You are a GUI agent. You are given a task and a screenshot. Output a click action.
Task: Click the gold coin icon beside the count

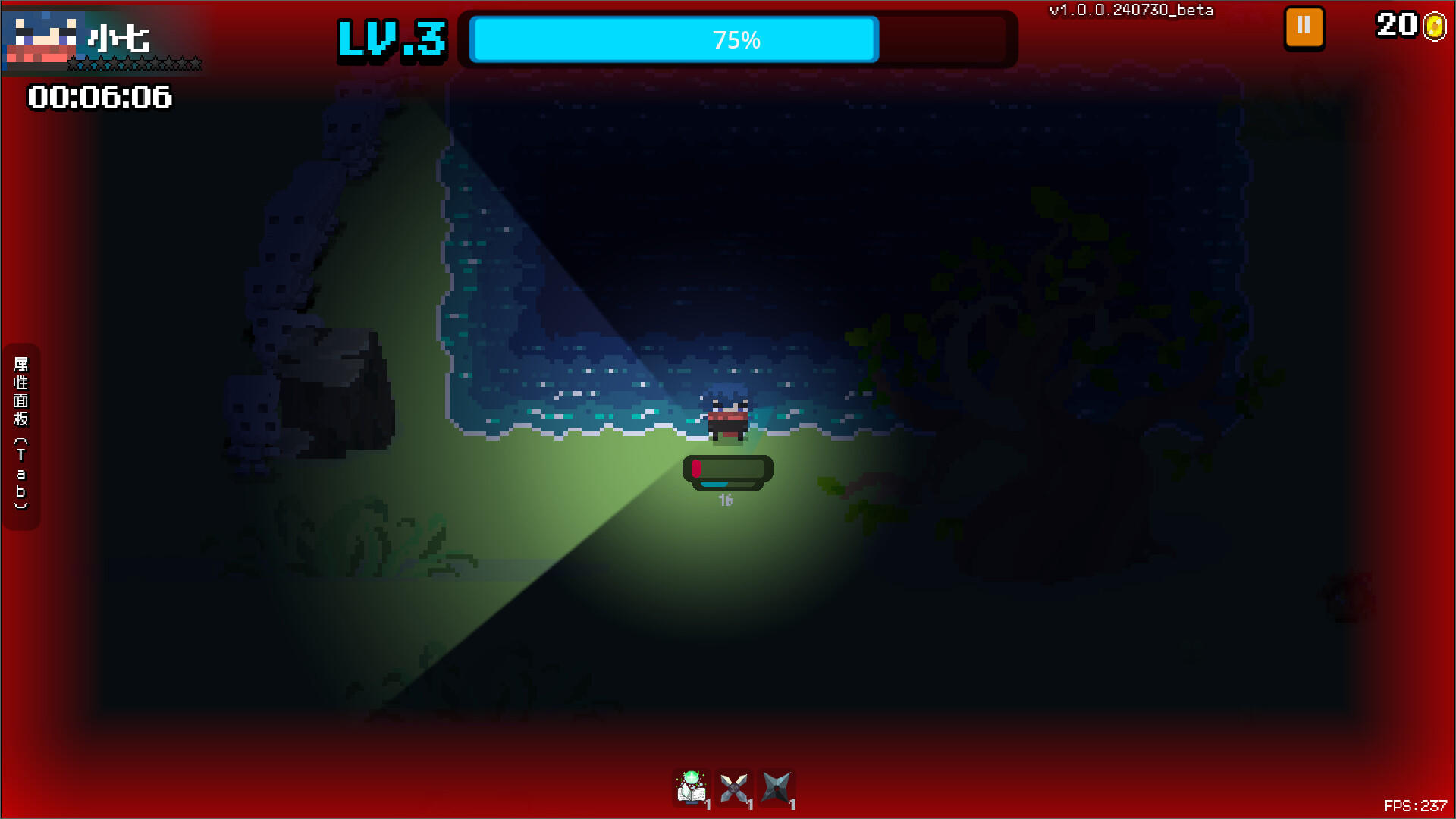pyautogui.click(x=1436, y=27)
